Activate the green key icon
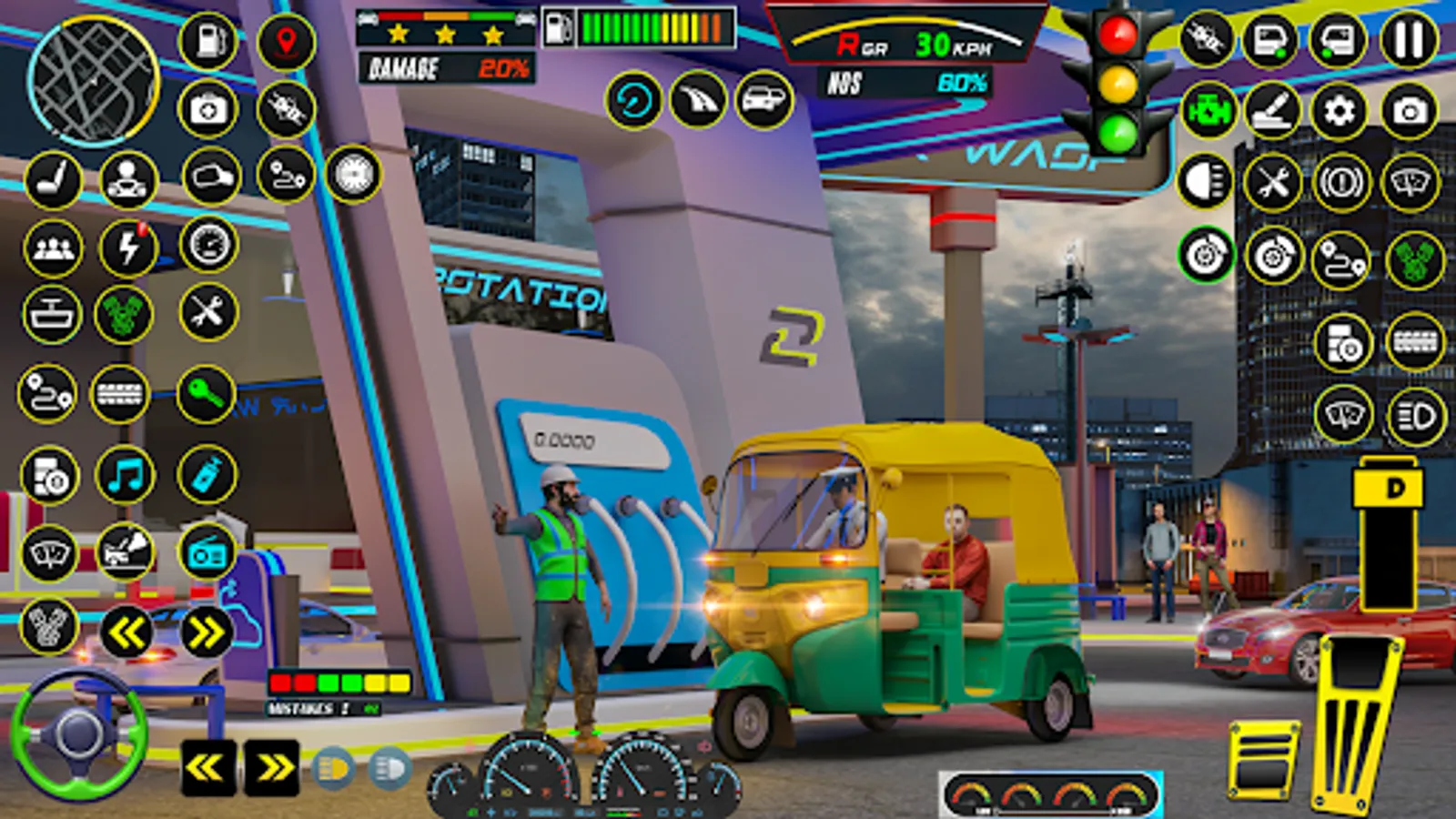Viewport: 1456px width, 819px height. 206,395
